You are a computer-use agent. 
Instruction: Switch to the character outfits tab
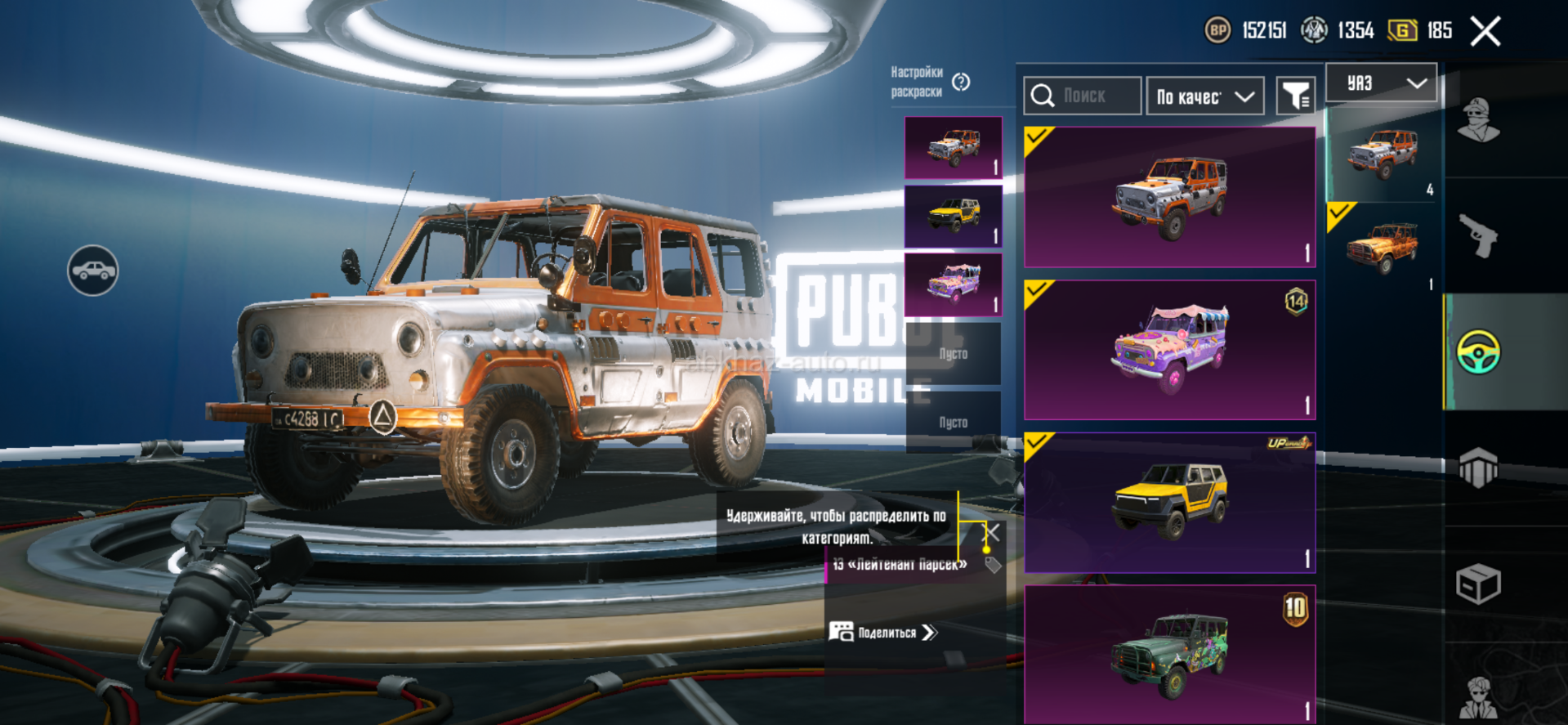(1478, 121)
